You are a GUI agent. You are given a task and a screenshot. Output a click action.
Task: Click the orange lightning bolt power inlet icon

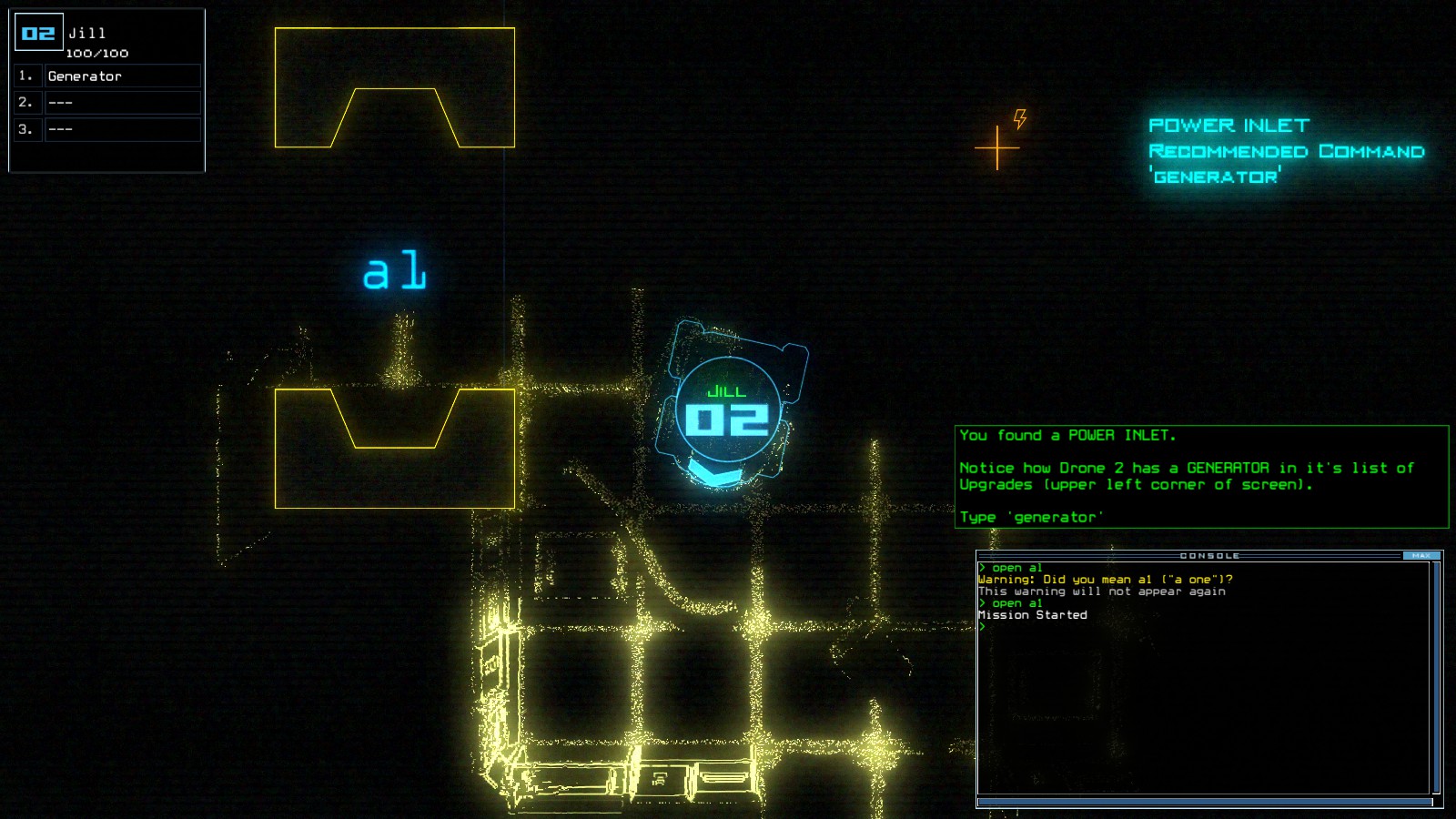(1022, 117)
